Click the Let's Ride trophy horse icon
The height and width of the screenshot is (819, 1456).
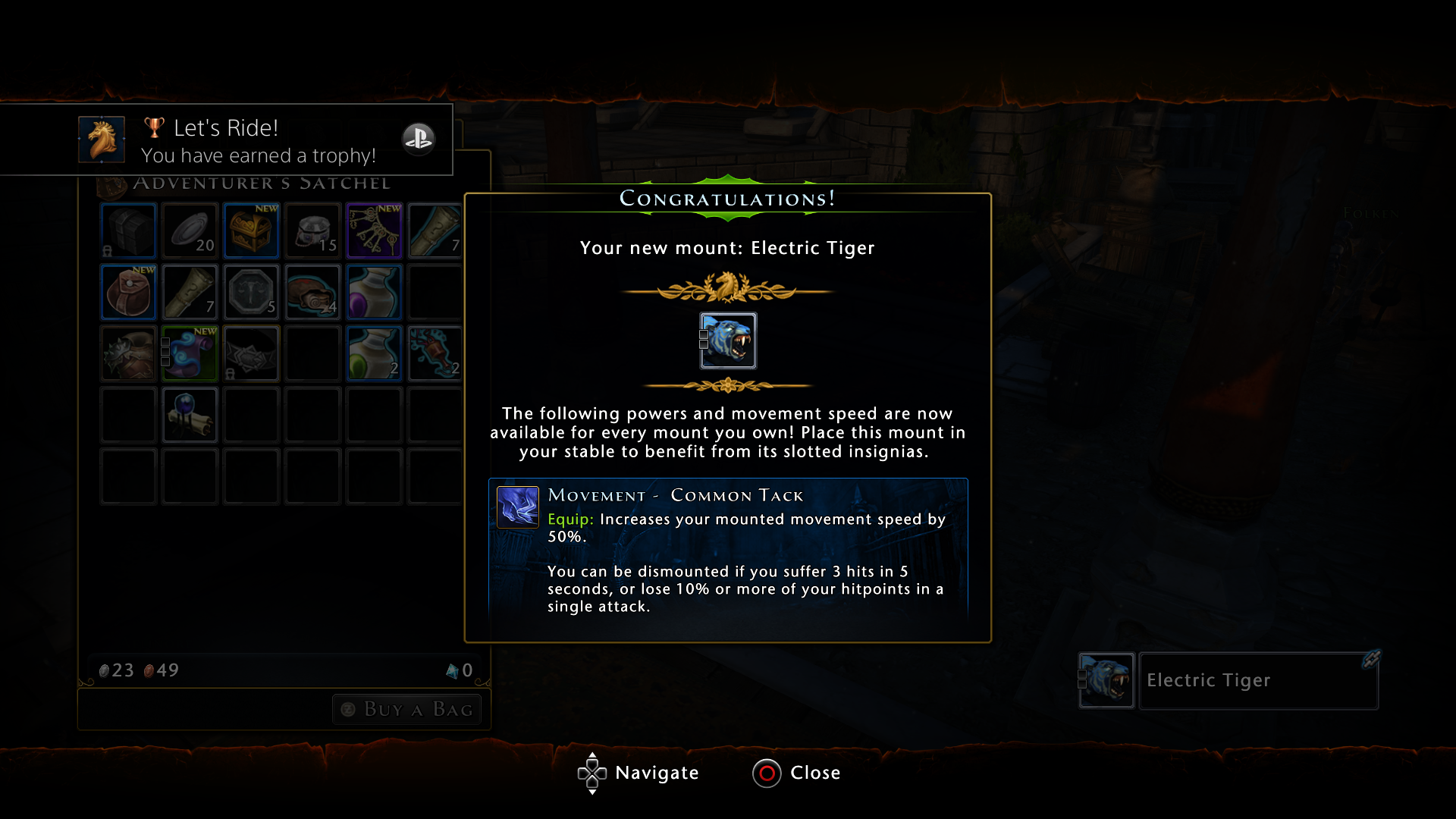point(102,140)
